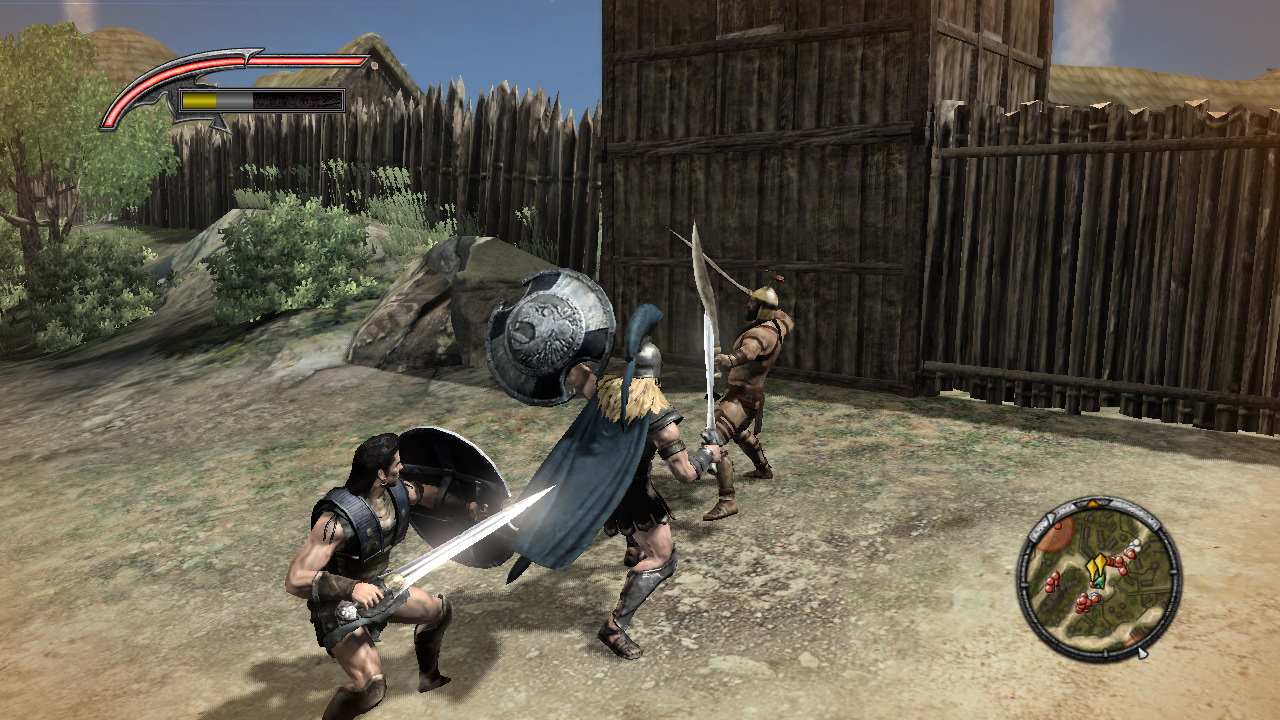Click the red enemy cluster left side of minimap
Viewport: 1280px width, 720px height.
(1052, 582)
